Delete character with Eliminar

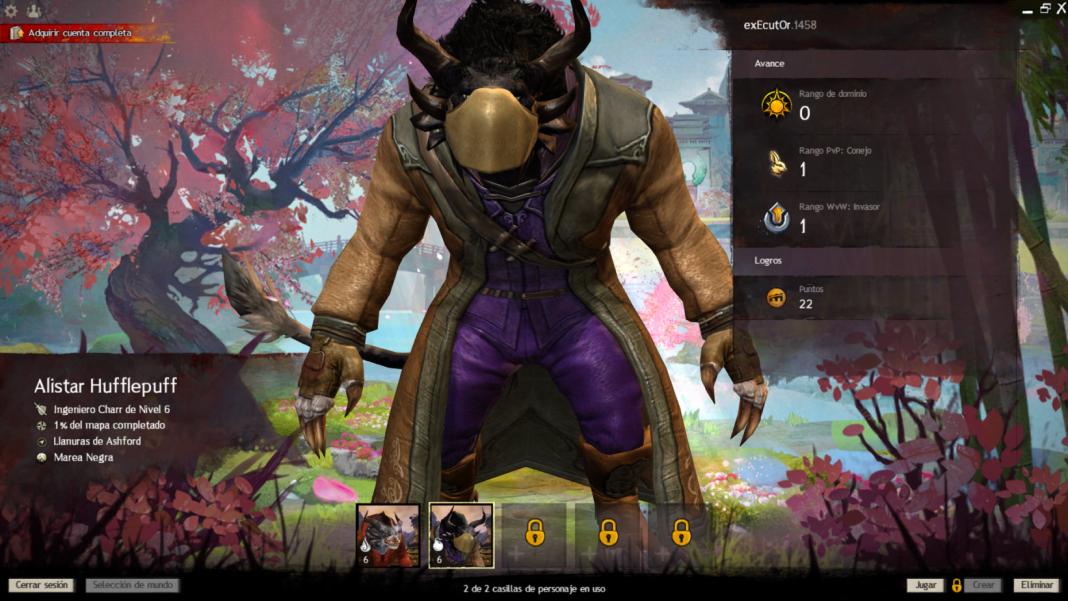click(x=1035, y=585)
